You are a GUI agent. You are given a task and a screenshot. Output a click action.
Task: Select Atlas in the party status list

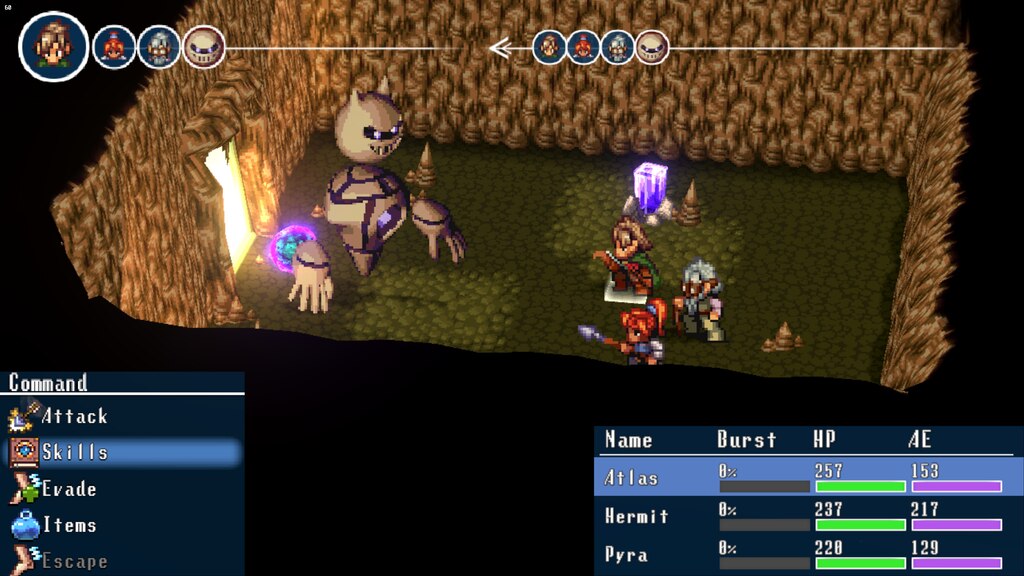[x=632, y=478]
